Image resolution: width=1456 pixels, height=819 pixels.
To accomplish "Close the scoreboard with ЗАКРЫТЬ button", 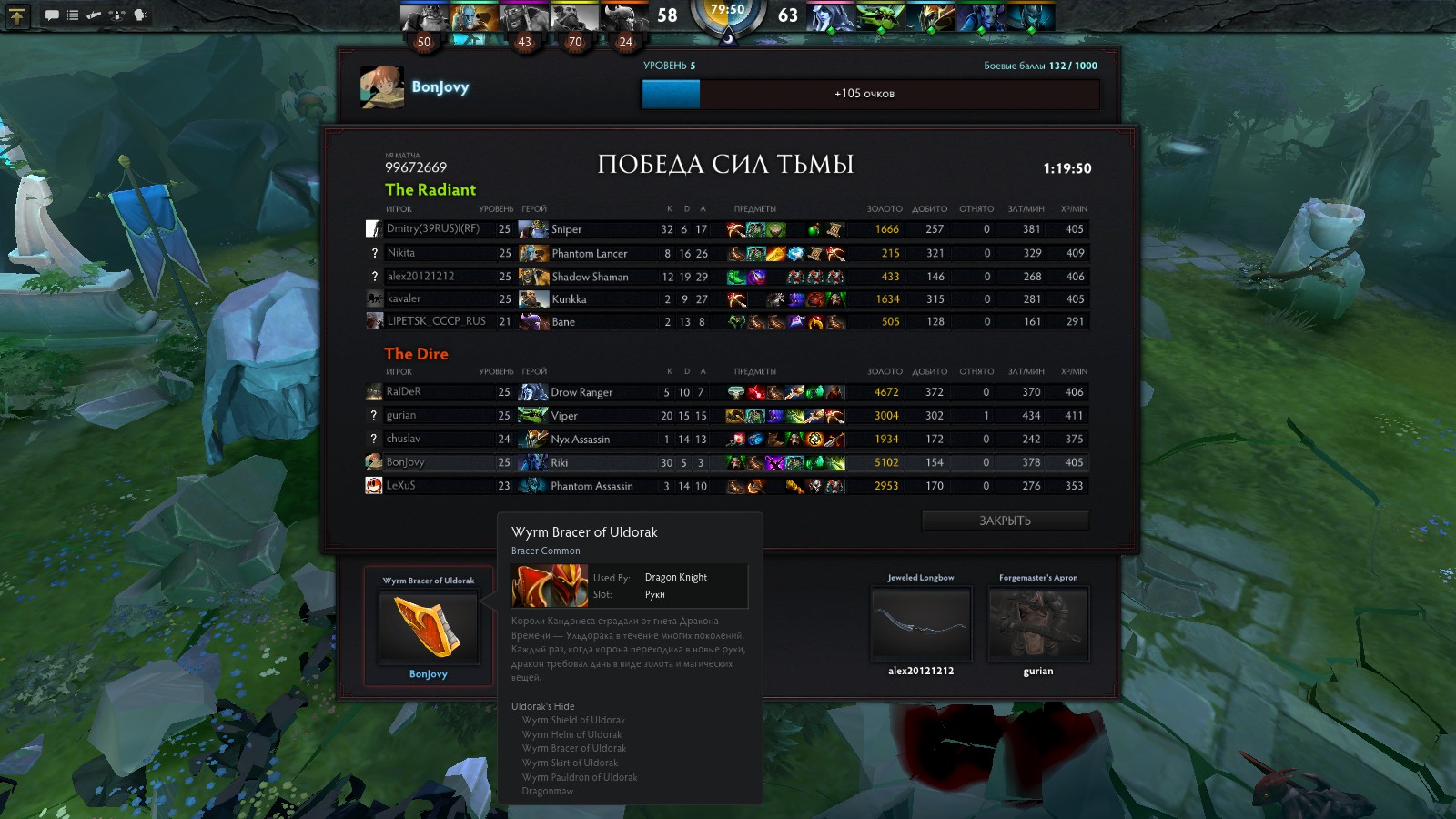I will (x=1005, y=521).
